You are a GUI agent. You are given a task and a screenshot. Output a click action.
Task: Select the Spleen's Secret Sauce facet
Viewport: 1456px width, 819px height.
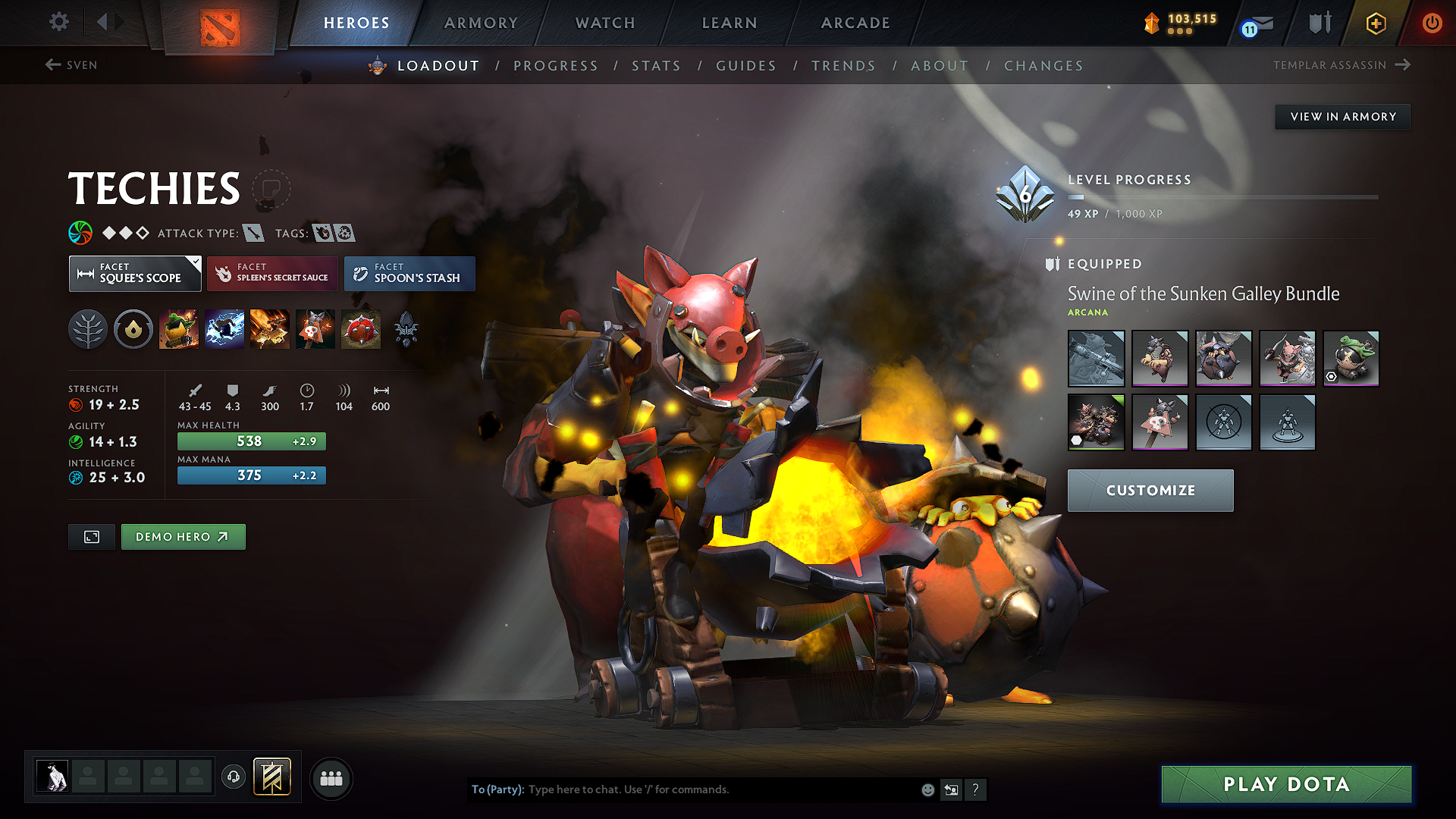point(271,273)
